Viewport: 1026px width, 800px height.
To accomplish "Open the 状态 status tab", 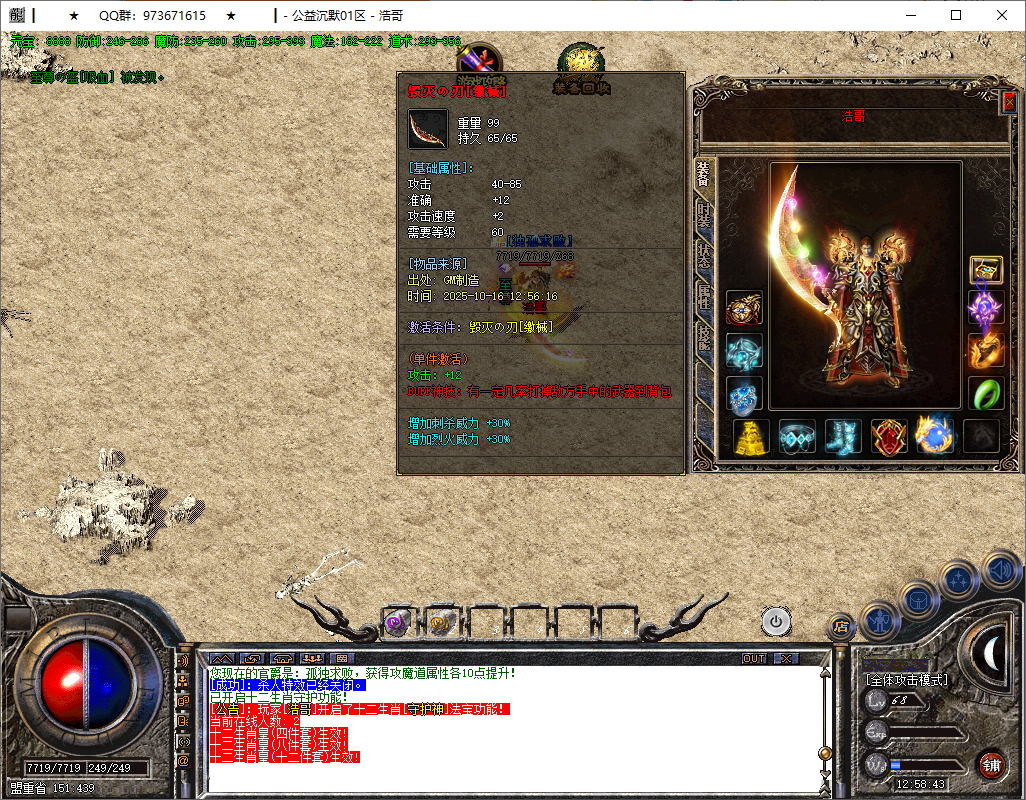I will pyautogui.click(x=704, y=254).
